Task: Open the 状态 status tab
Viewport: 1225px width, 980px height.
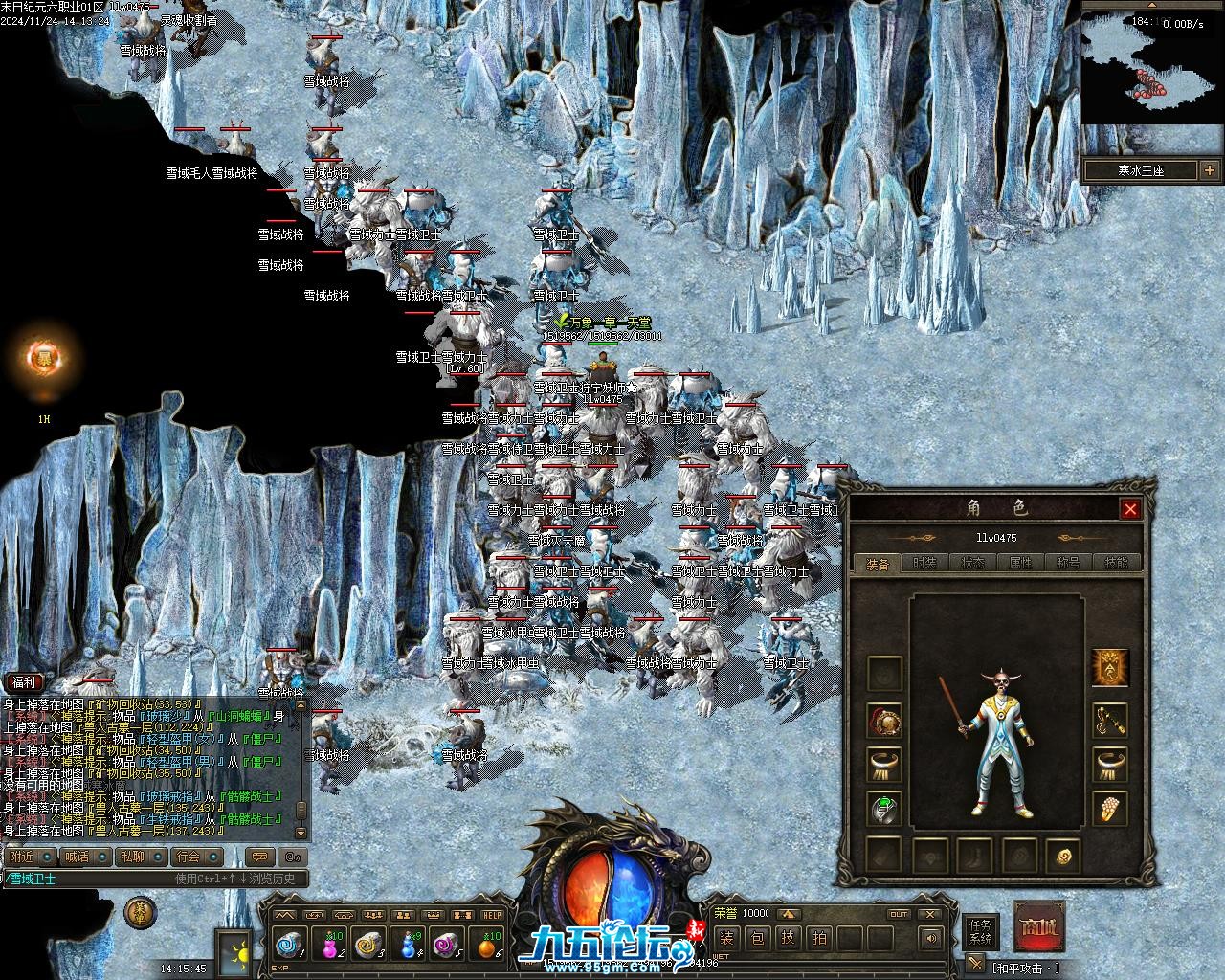Action: (x=972, y=564)
